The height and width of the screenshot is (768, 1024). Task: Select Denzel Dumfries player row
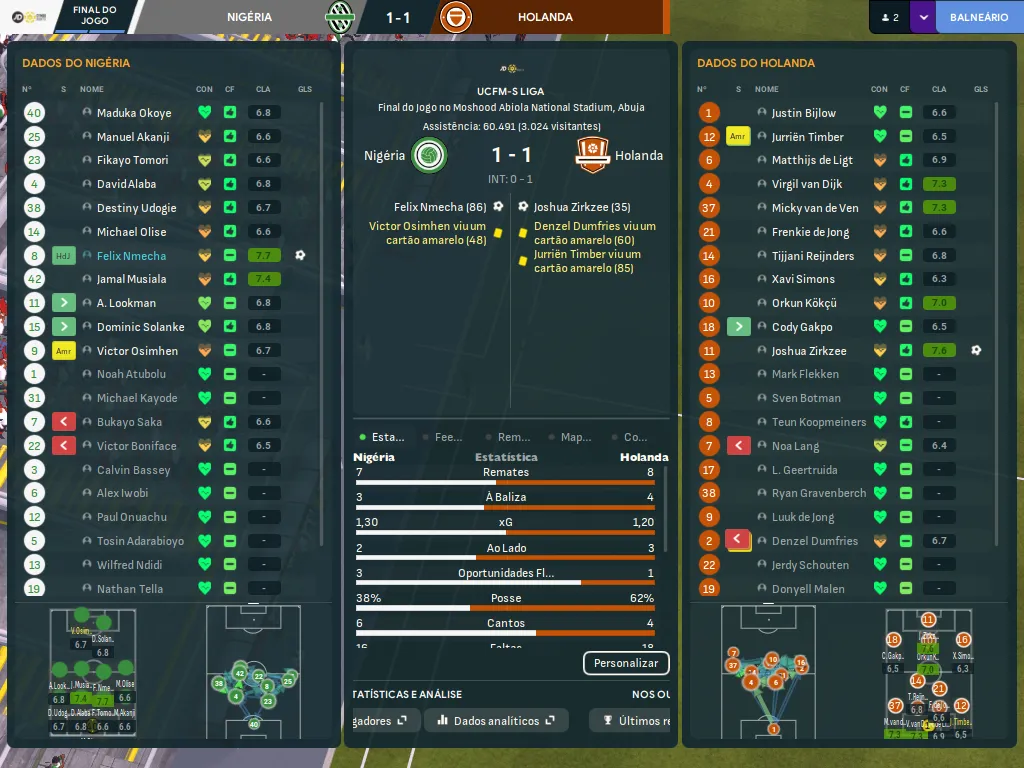coord(814,541)
